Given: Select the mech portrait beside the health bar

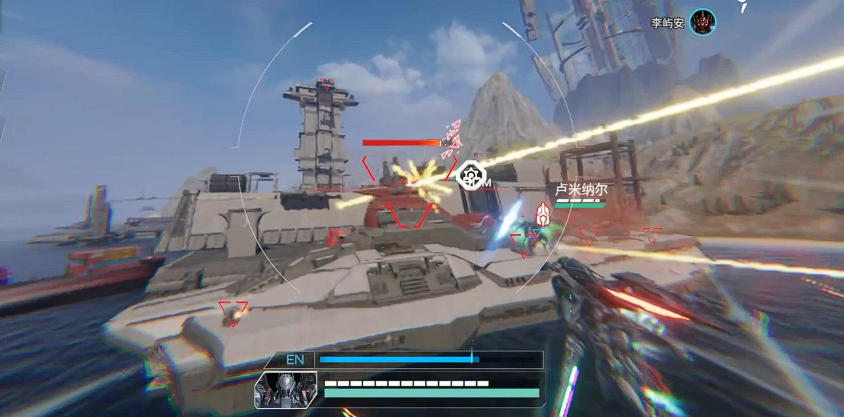Looking at the screenshot, I should (285, 391).
